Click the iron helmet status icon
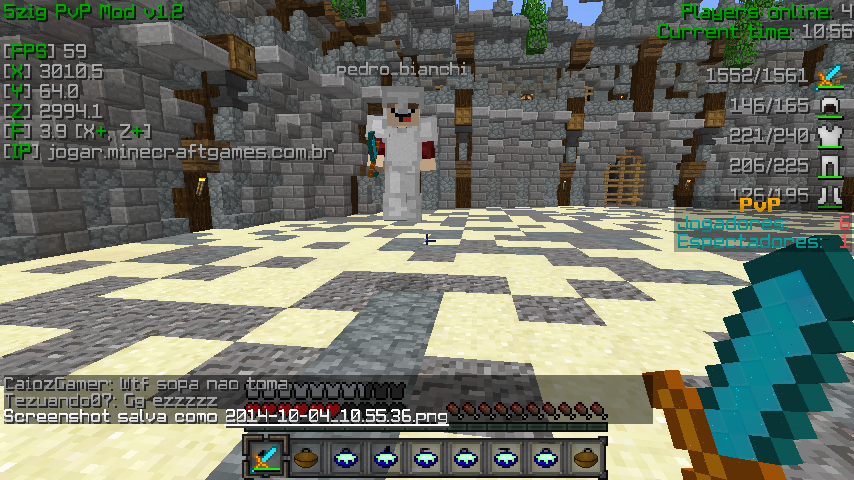This screenshot has height=480, width=854. click(829, 106)
